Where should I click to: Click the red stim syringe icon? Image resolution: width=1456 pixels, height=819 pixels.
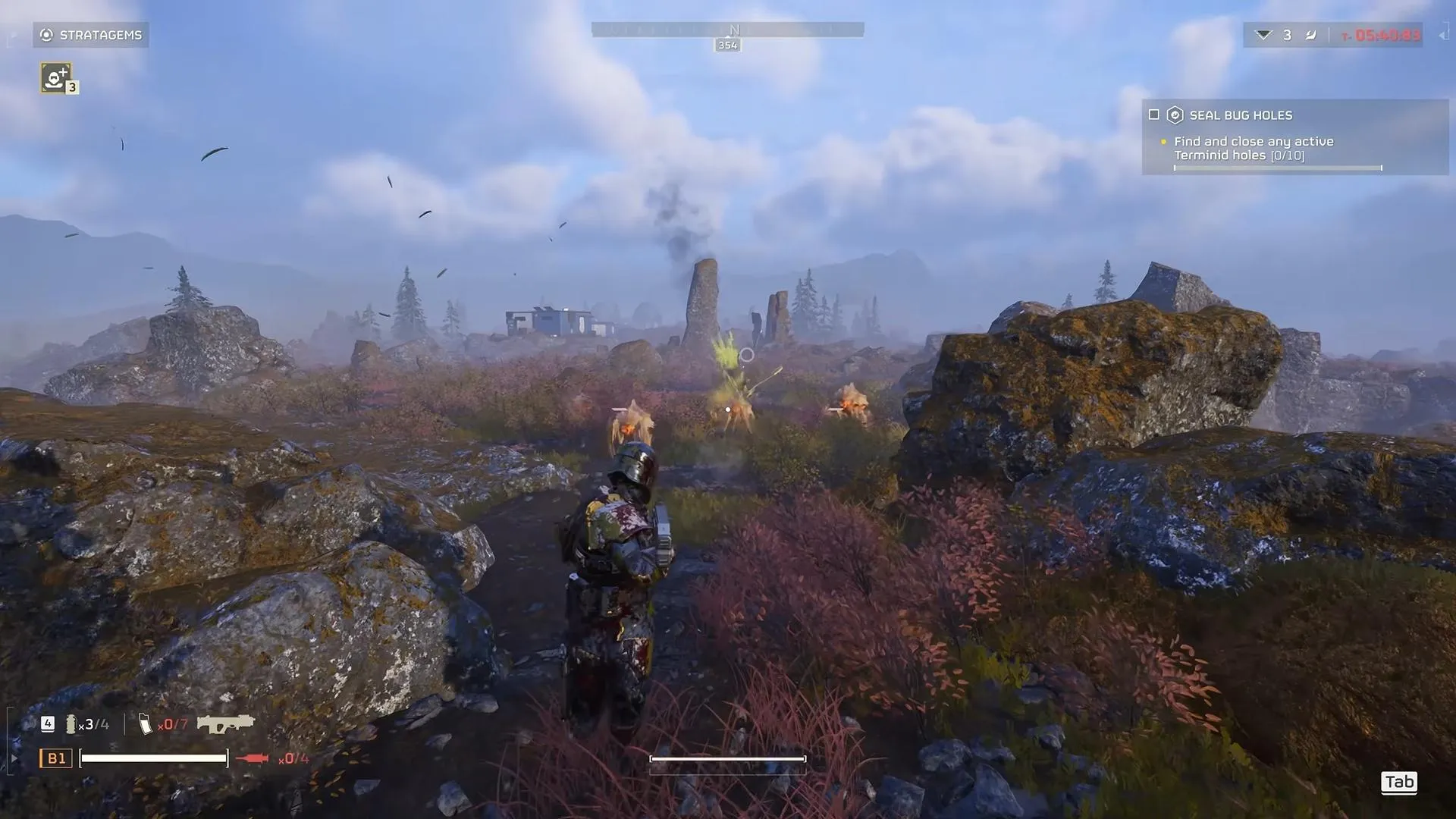(253, 758)
